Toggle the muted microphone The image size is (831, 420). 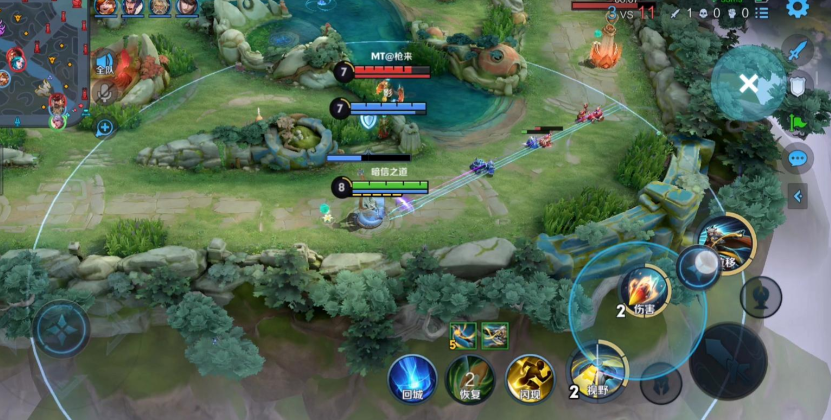[104, 93]
